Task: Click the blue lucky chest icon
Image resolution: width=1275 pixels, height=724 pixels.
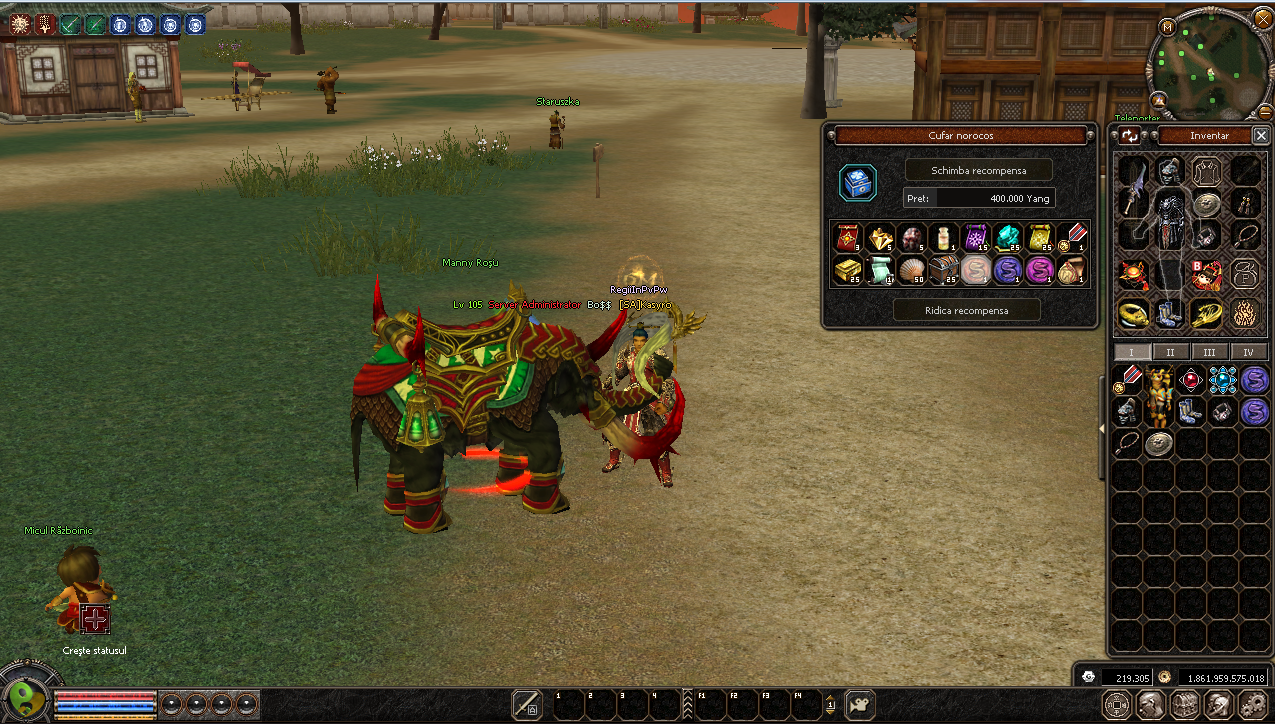Action: (x=858, y=183)
